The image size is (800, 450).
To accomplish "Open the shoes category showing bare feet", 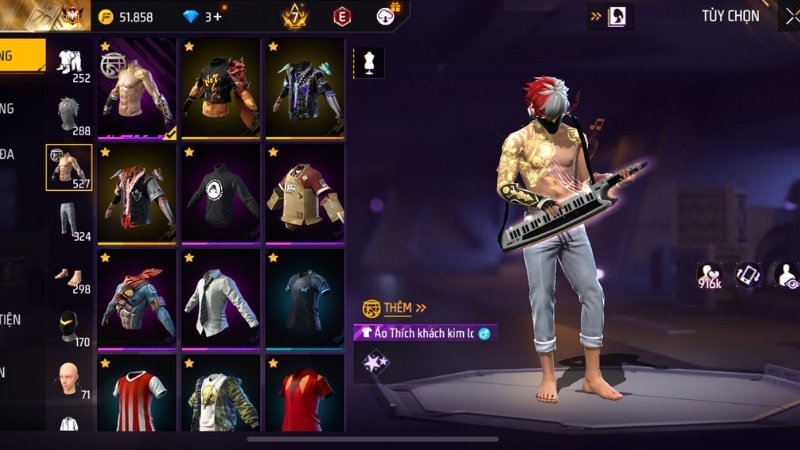I will (x=69, y=275).
